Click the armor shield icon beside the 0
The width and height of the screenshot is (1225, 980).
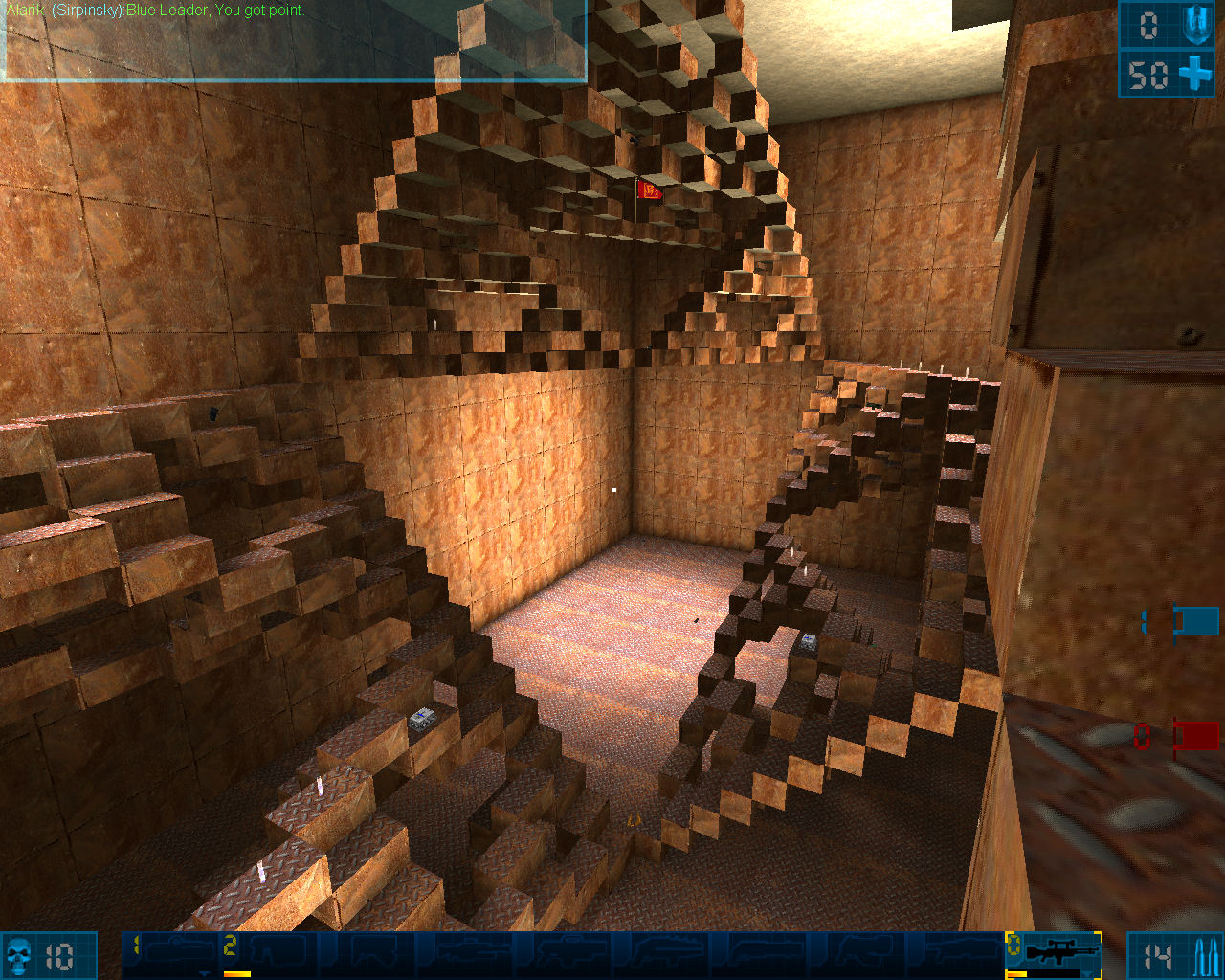[1195, 25]
